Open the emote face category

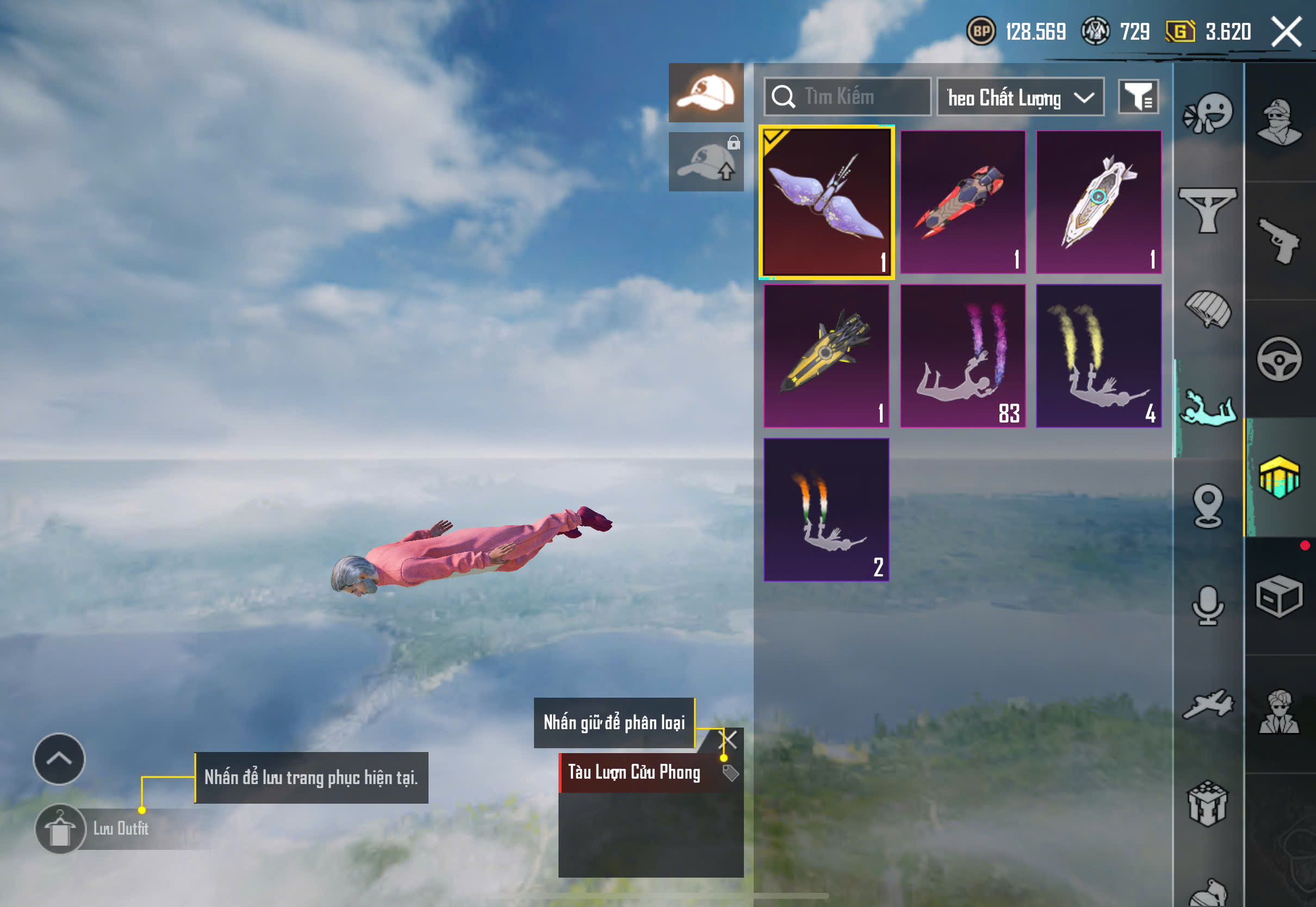[1208, 114]
